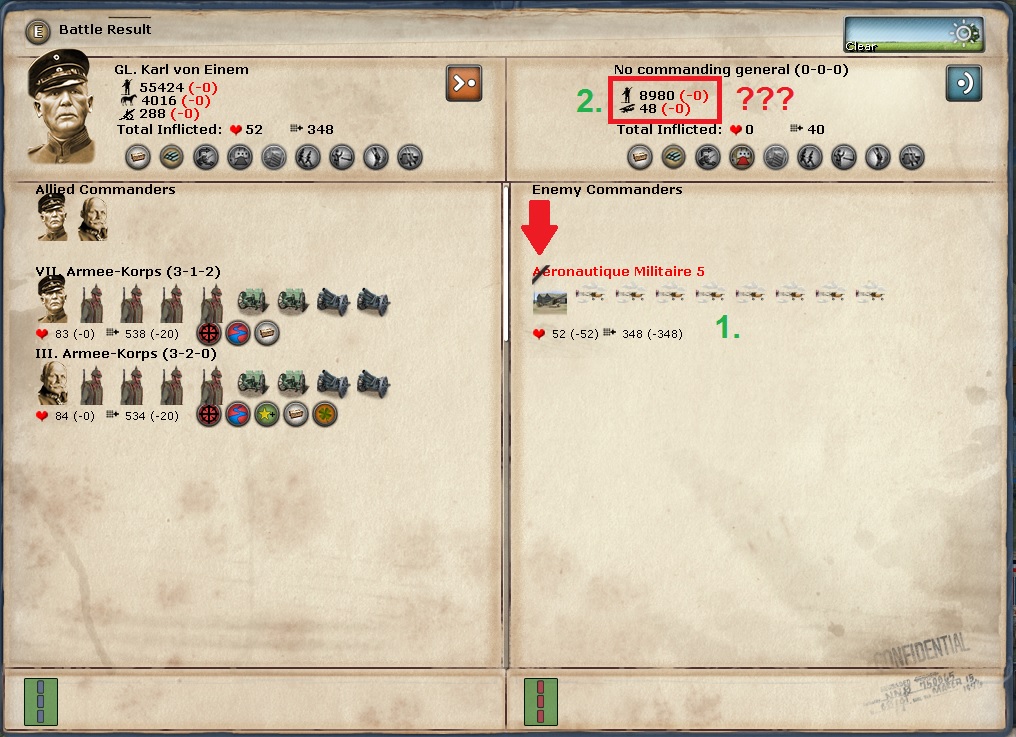Click the green star ability icon

[x=267, y=414]
